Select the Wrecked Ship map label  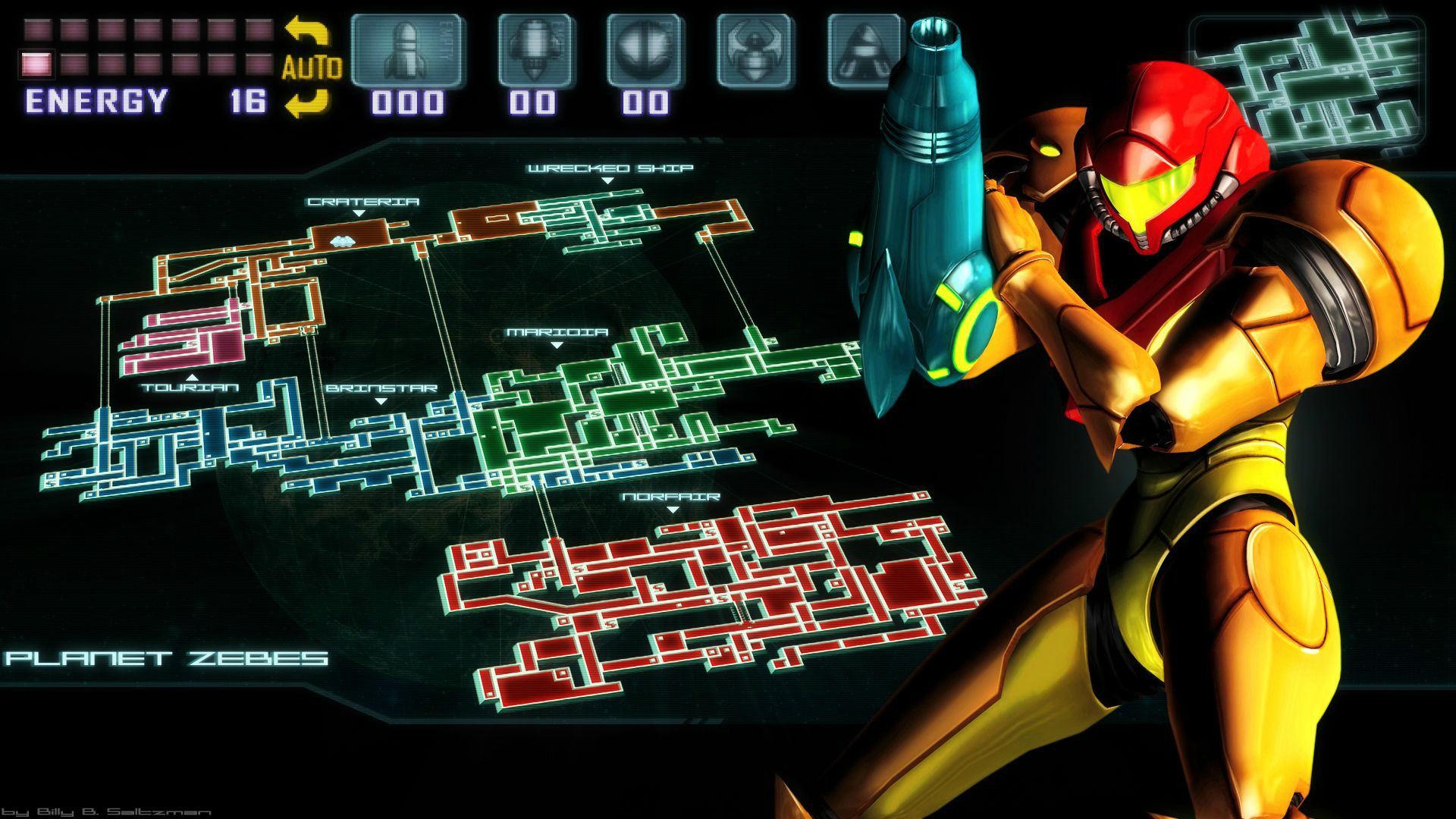610,168
